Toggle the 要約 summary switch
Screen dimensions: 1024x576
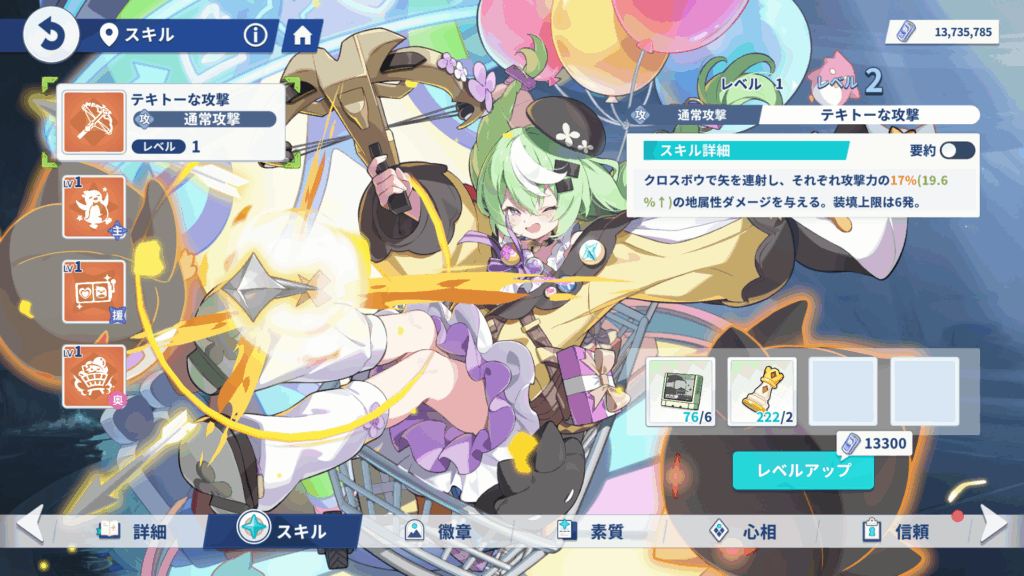click(x=957, y=150)
